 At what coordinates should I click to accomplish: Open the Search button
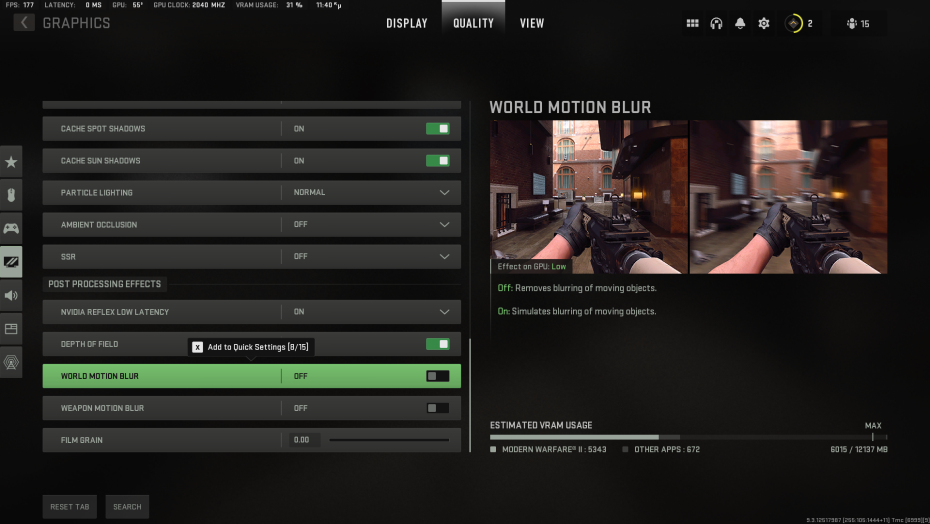click(127, 507)
